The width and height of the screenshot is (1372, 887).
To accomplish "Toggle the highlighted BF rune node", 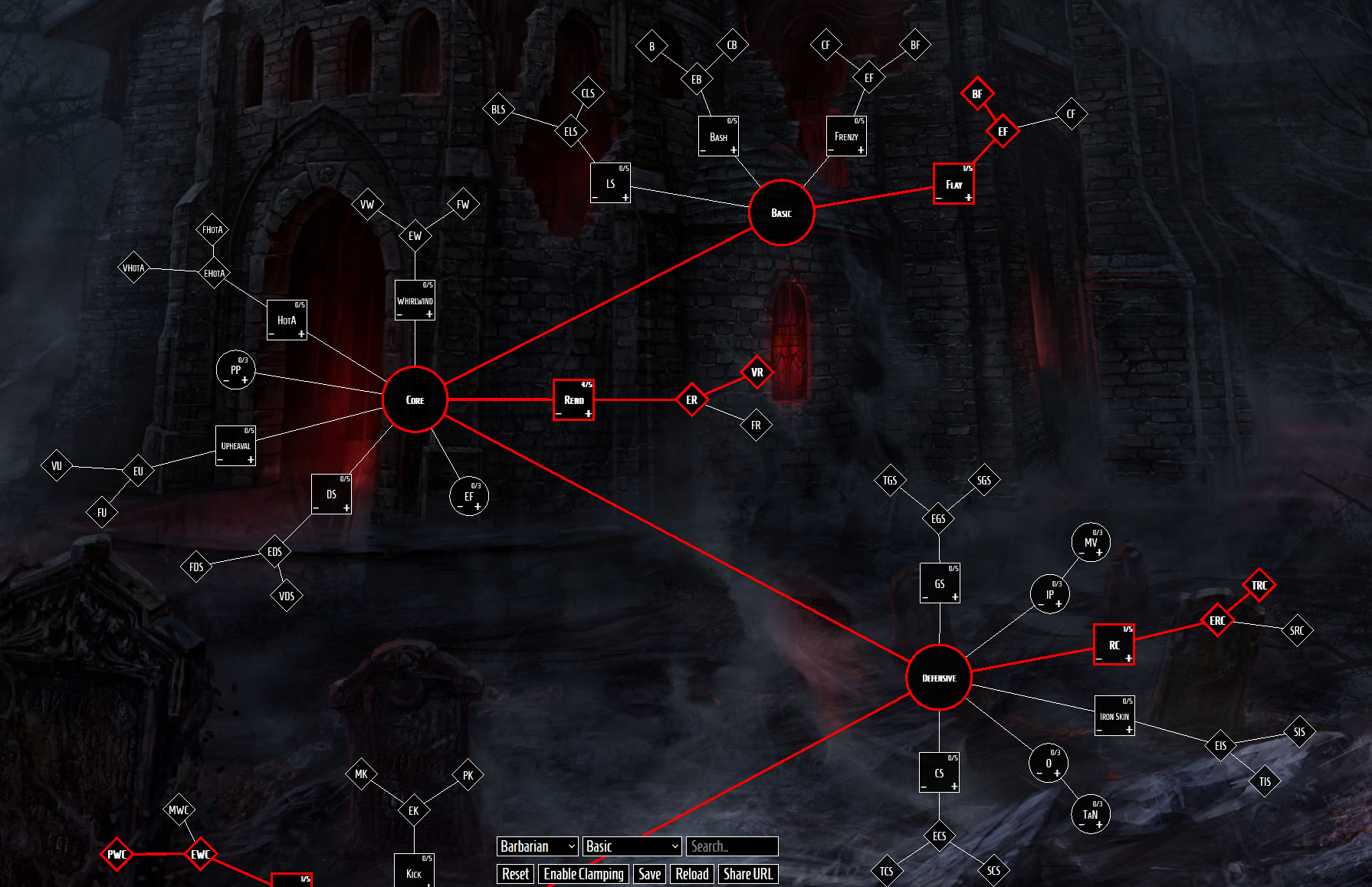I will click(x=977, y=94).
